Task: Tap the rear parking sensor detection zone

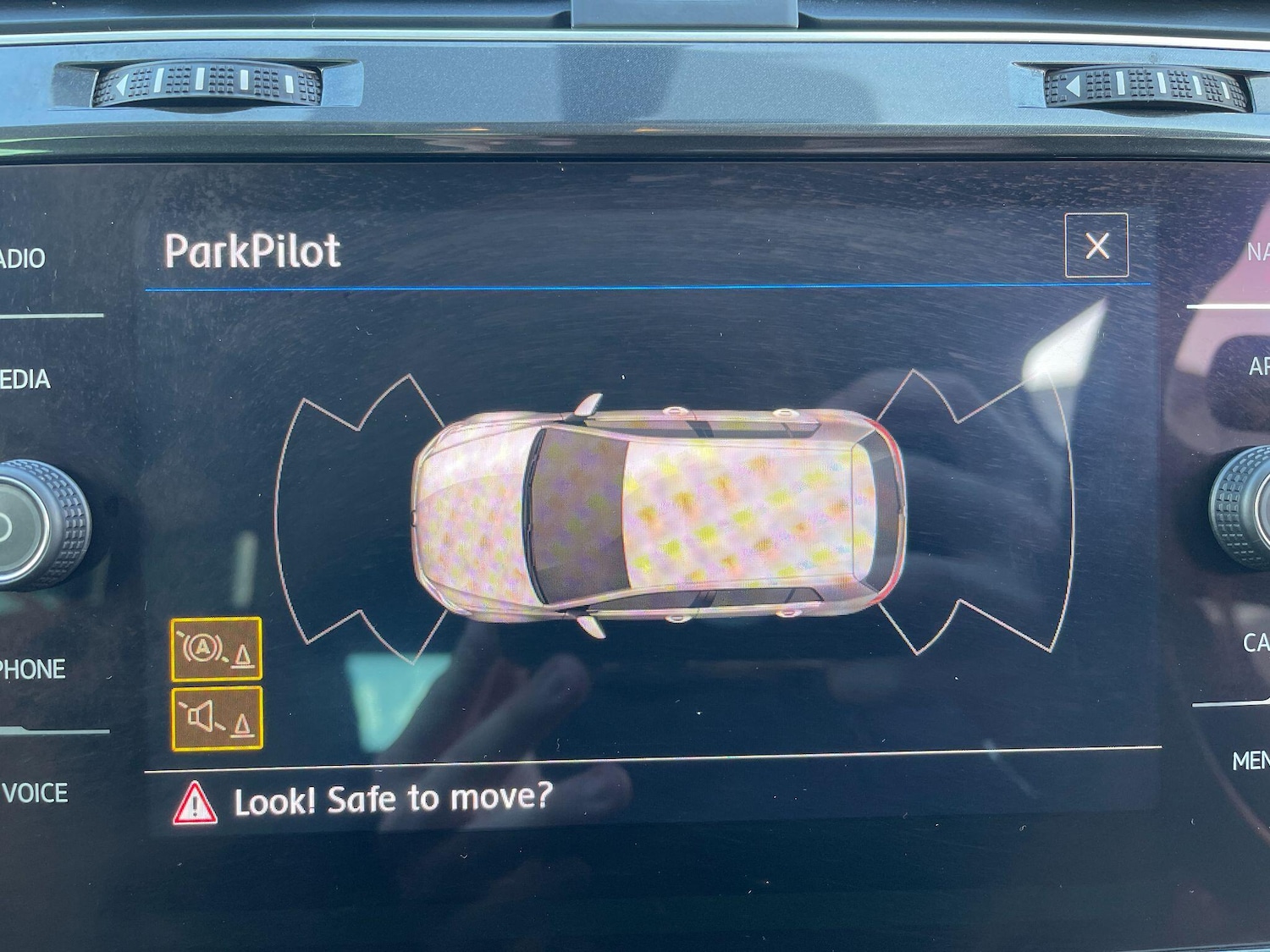Action: (999, 508)
